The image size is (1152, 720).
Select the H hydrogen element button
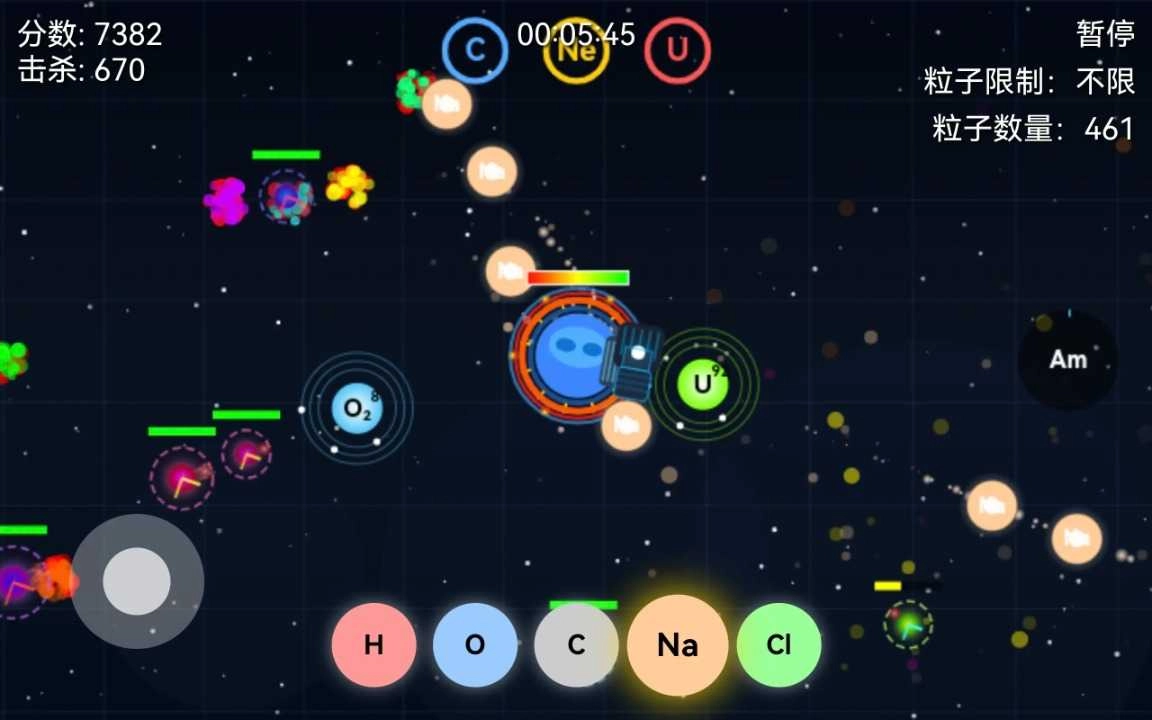(374, 645)
